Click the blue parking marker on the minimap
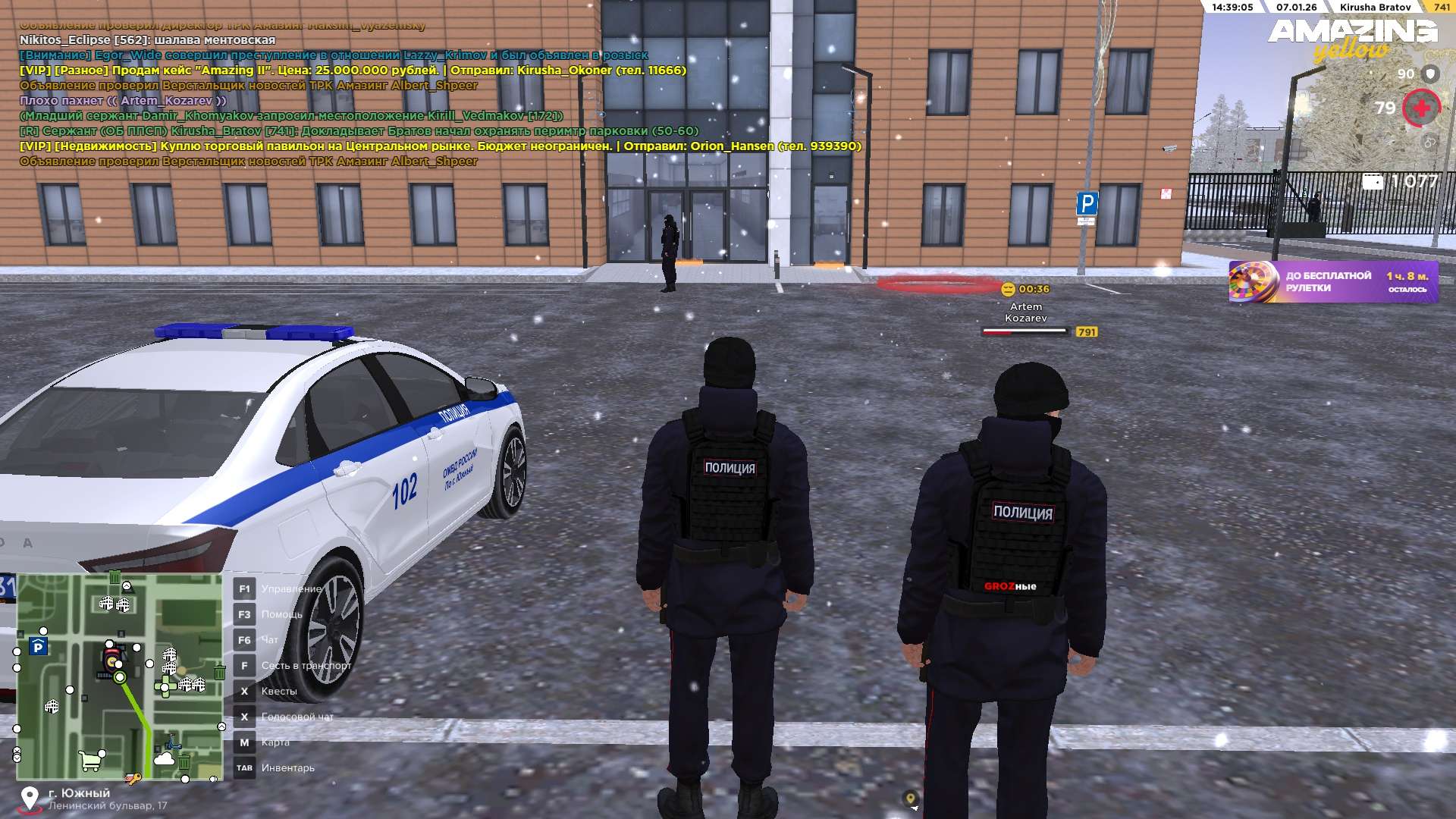 [38, 647]
